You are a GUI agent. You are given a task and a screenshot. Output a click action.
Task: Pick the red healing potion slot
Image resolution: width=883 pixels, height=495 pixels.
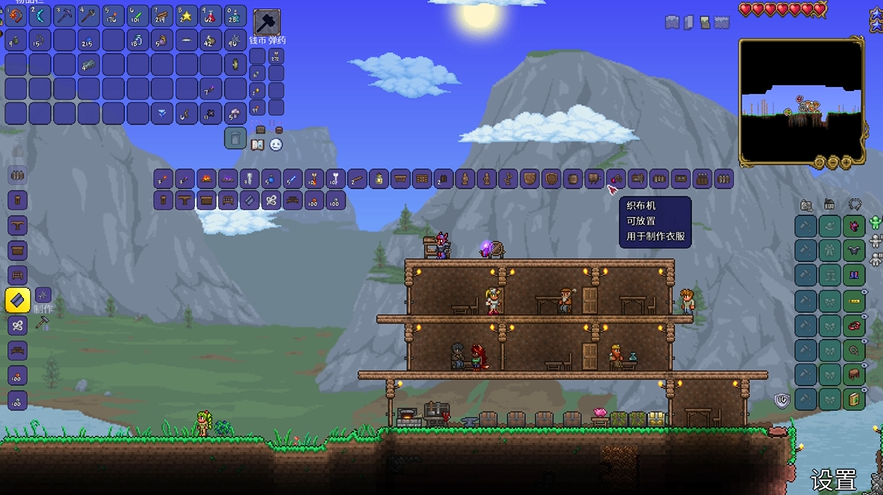click(x=211, y=16)
